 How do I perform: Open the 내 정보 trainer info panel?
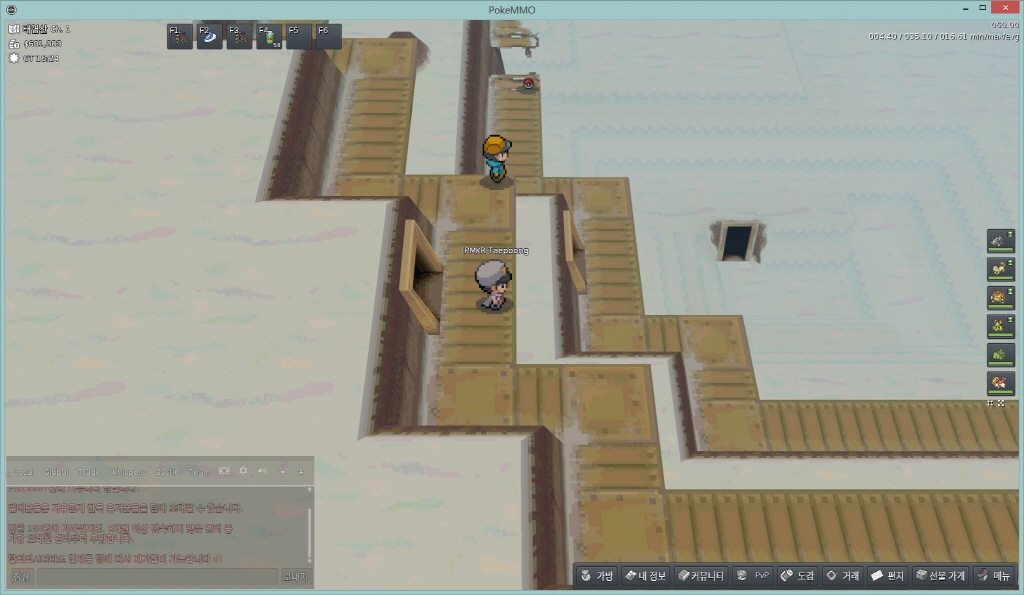[644, 576]
